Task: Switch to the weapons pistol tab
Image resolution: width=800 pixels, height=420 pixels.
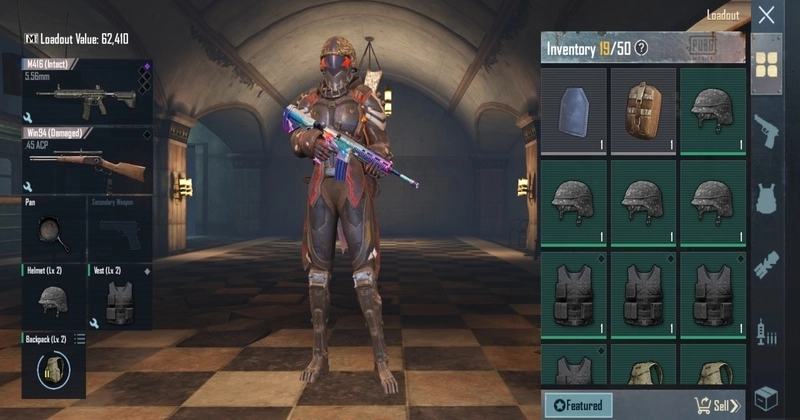Action: point(766,130)
